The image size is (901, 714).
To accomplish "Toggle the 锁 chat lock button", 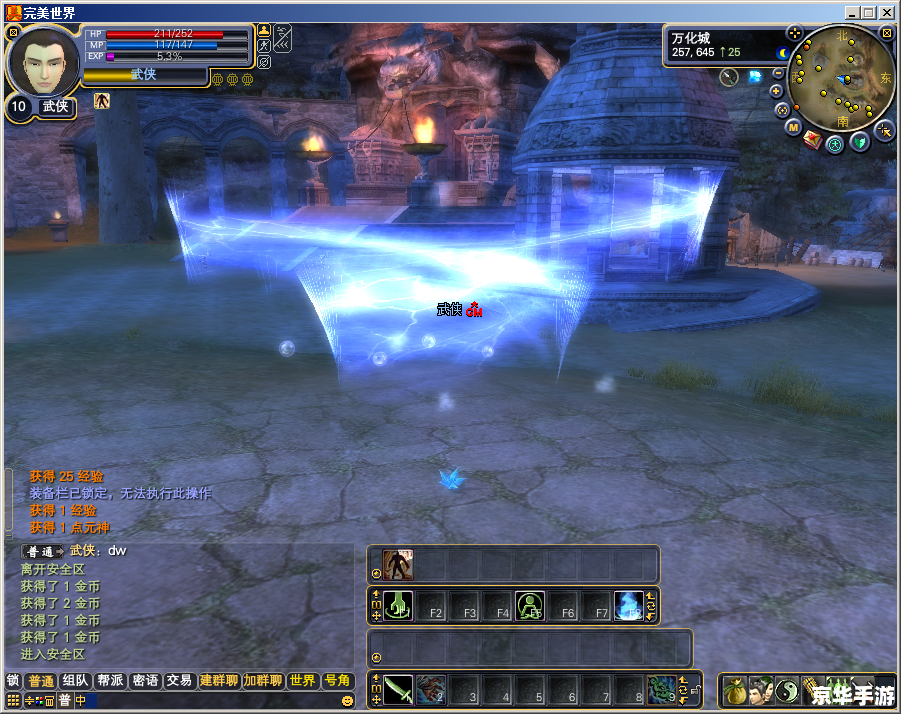I will coord(13,681).
